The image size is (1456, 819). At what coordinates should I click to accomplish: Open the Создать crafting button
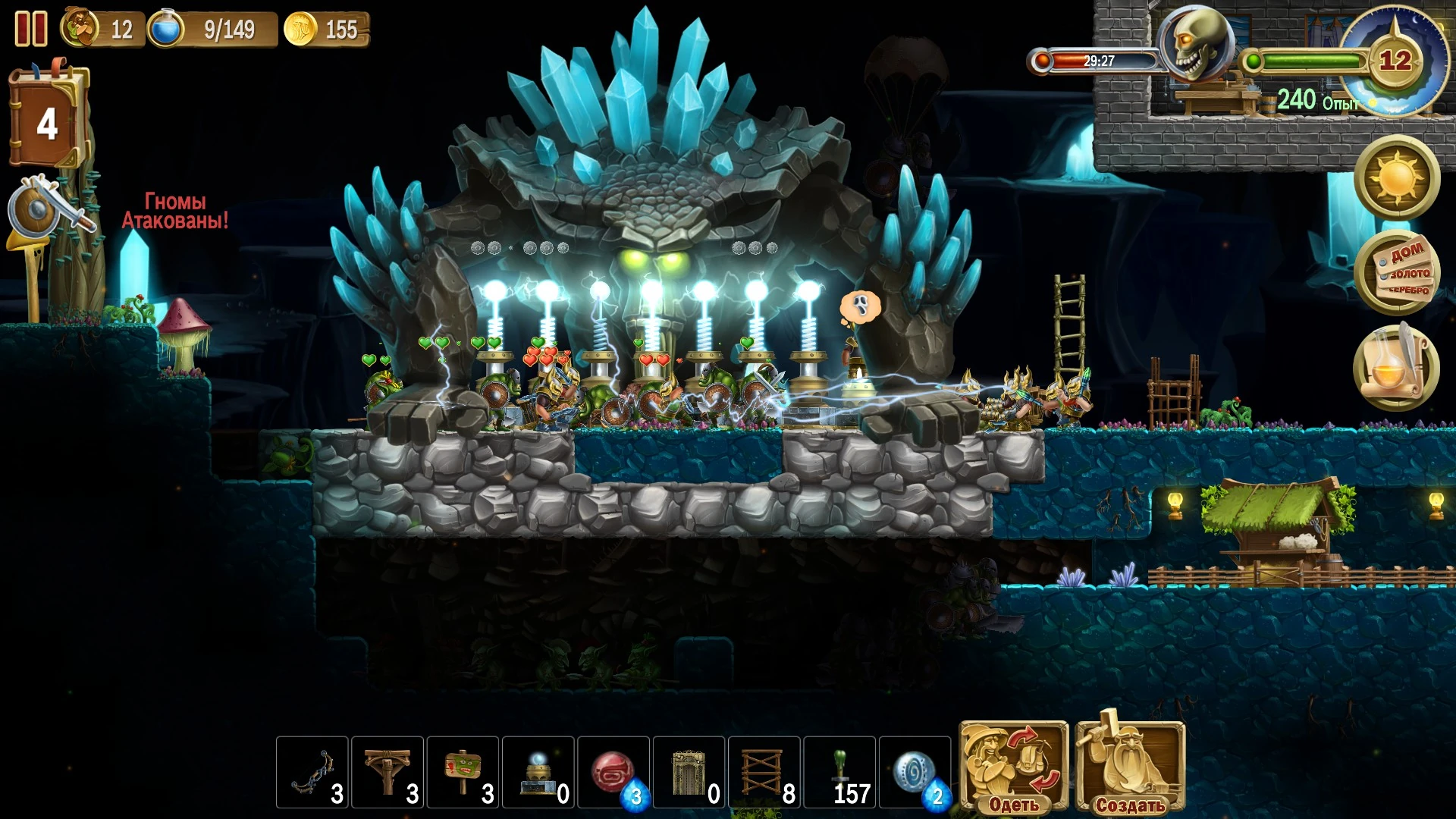(x=1130, y=767)
